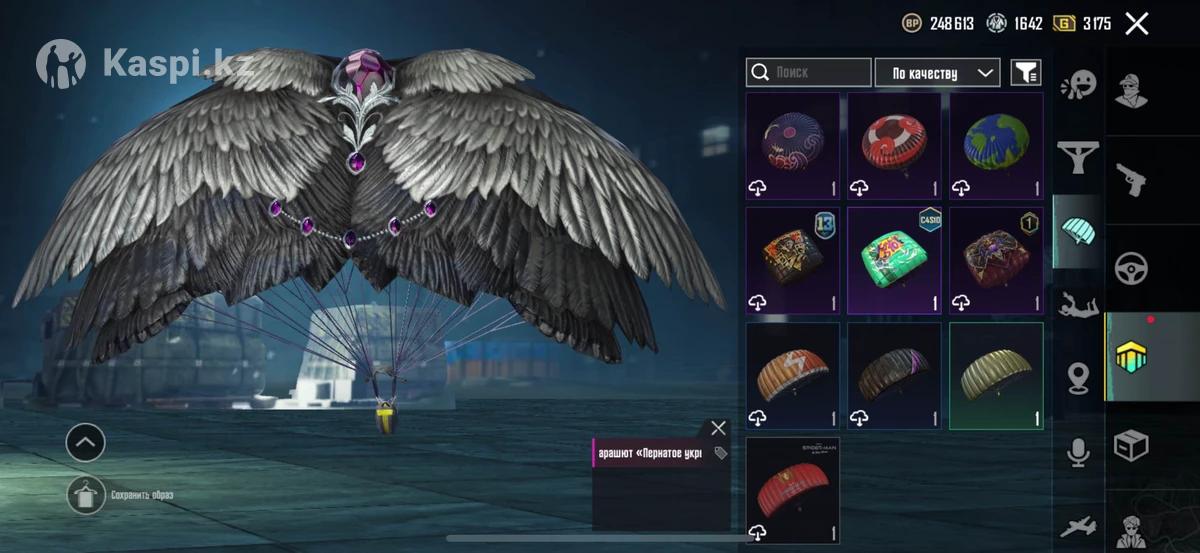The image size is (1200, 553).
Task: Select the red Spider-Man parachute
Action: click(x=793, y=489)
